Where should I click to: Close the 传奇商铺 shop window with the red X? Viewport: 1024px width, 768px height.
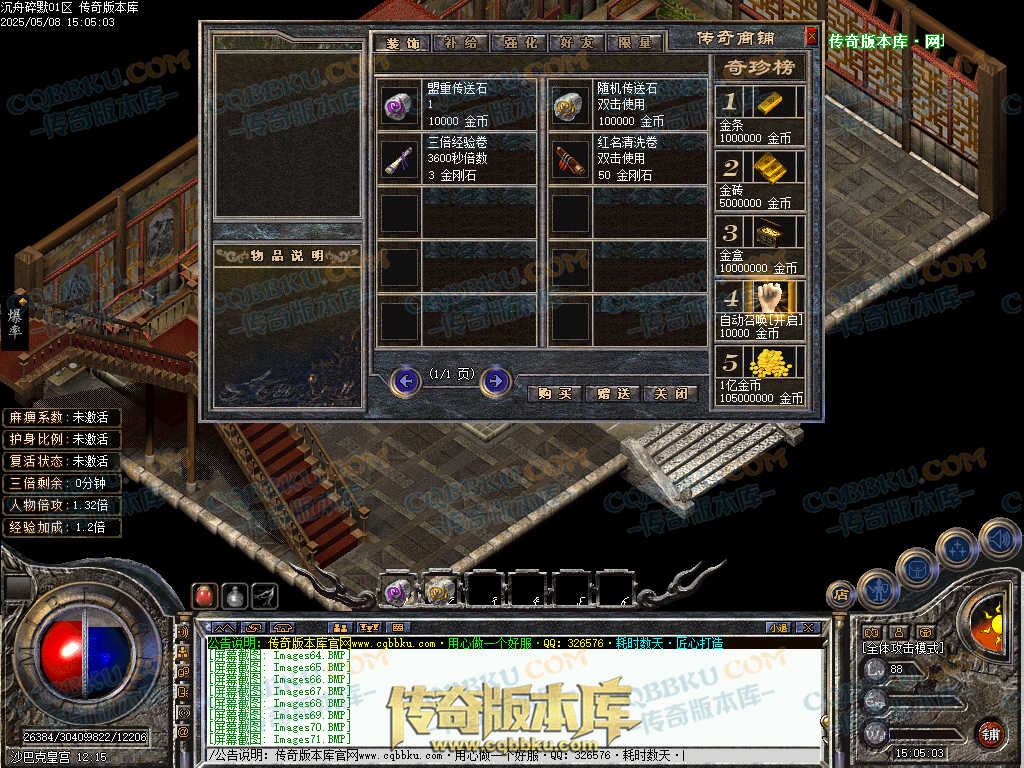(x=811, y=37)
